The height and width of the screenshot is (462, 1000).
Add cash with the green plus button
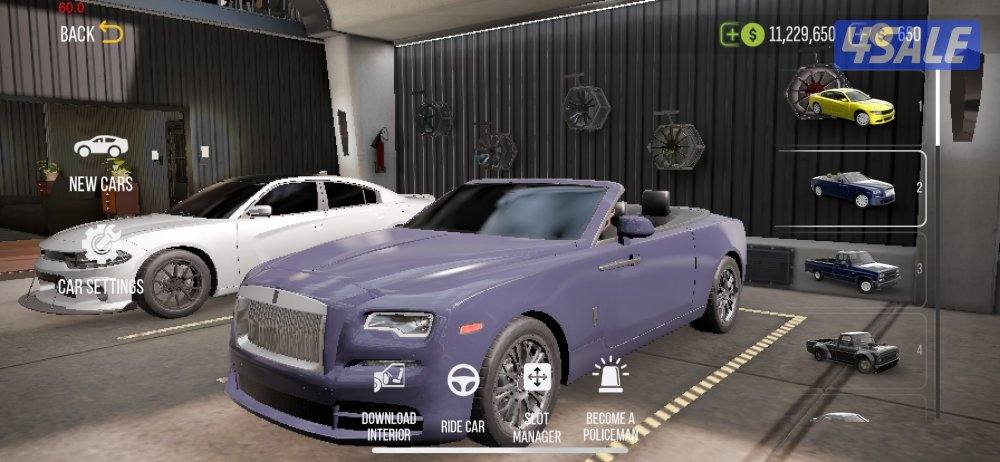pyautogui.click(x=731, y=34)
